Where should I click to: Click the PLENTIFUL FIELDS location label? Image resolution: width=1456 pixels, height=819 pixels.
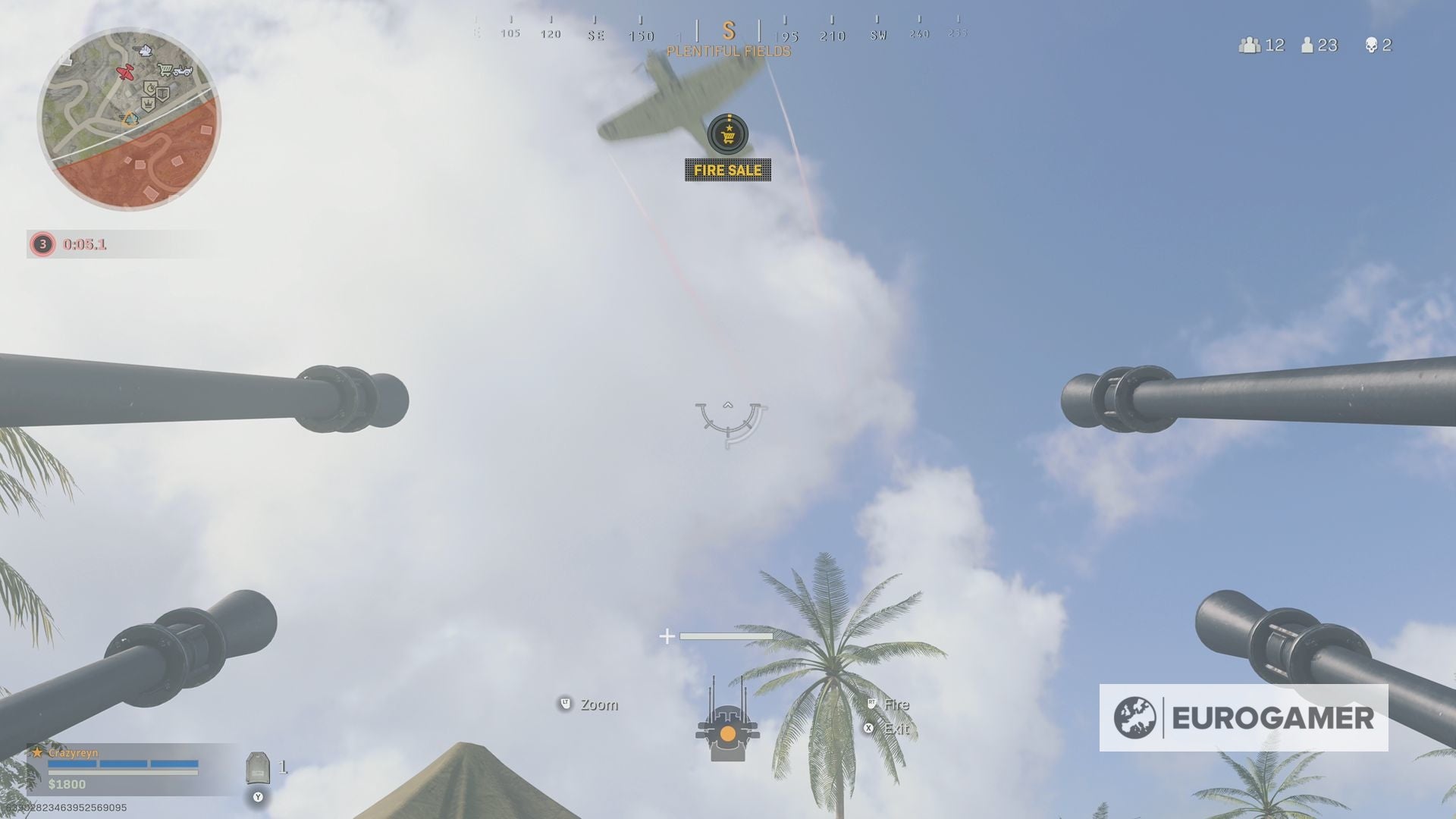(x=728, y=52)
